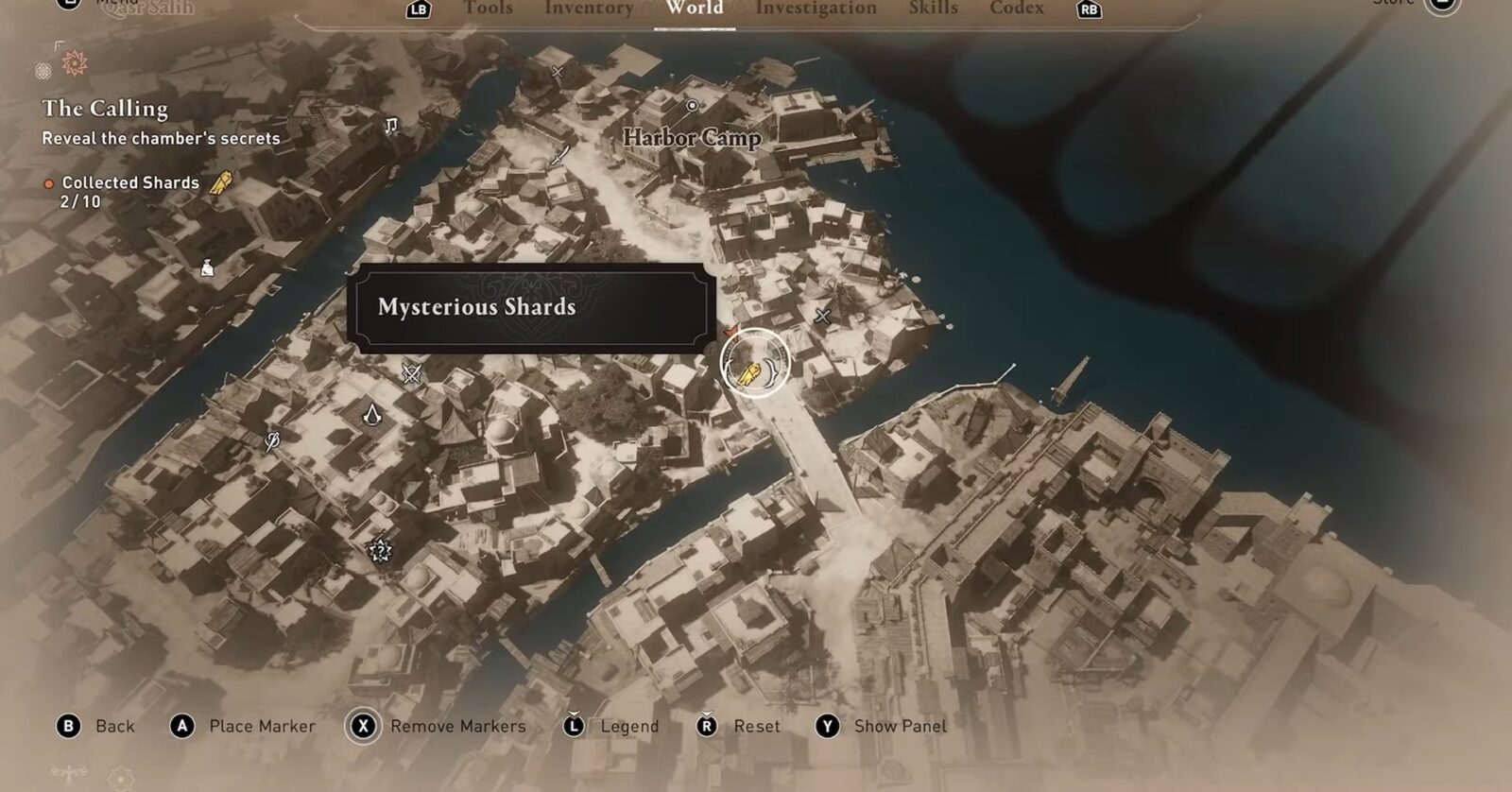Select the music note map marker
Screen dimensions: 1512x792
[391, 126]
